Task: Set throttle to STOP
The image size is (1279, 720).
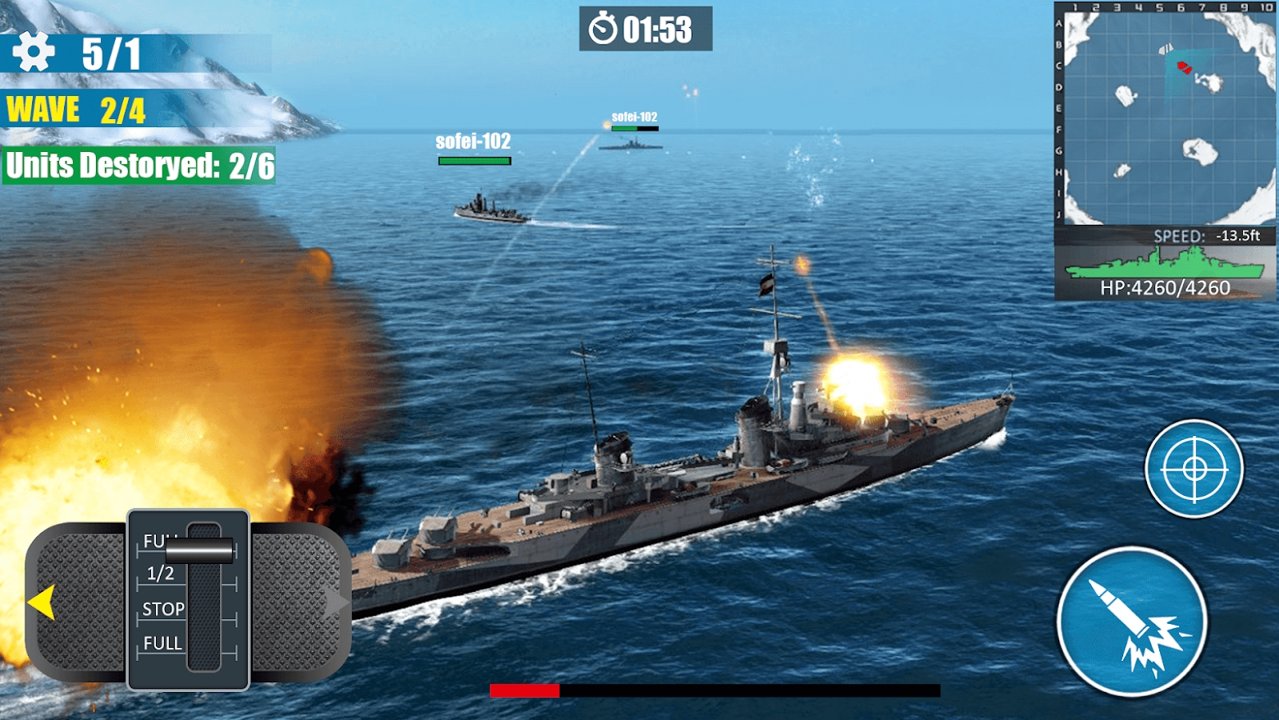Action: 163,609
